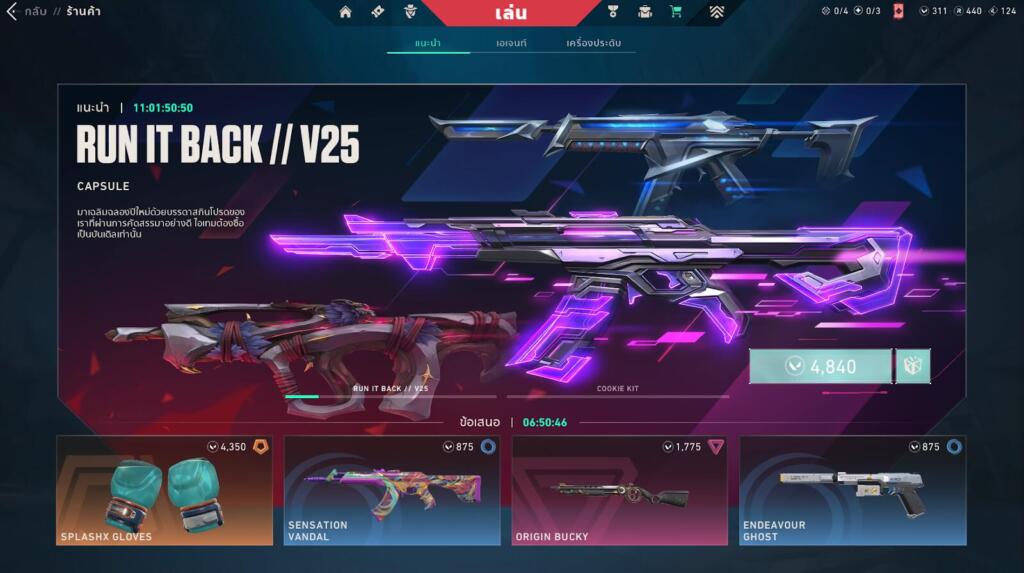Click the red เล่น play button
1024x573 pixels.
coord(510,13)
